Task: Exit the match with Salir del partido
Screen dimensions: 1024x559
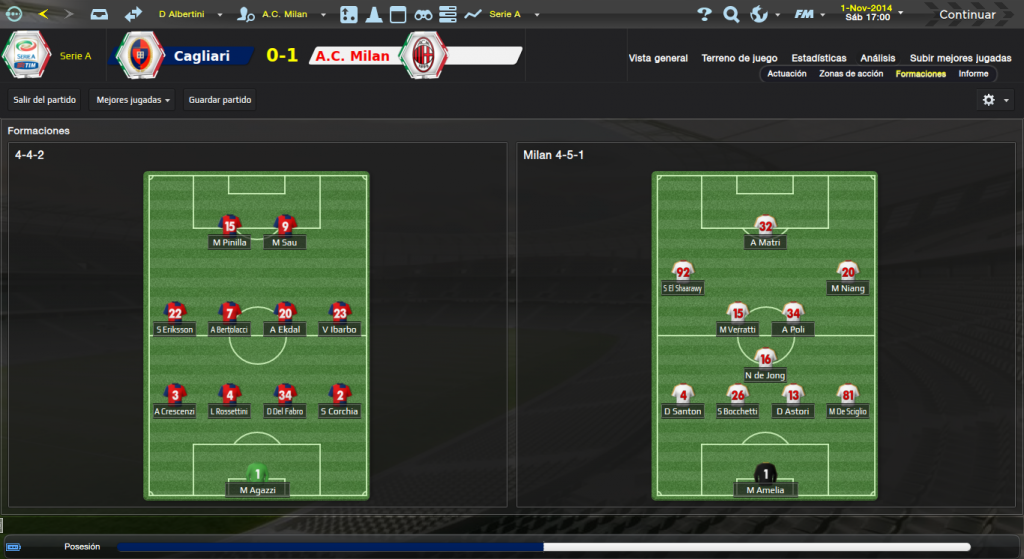Action: (x=46, y=100)
